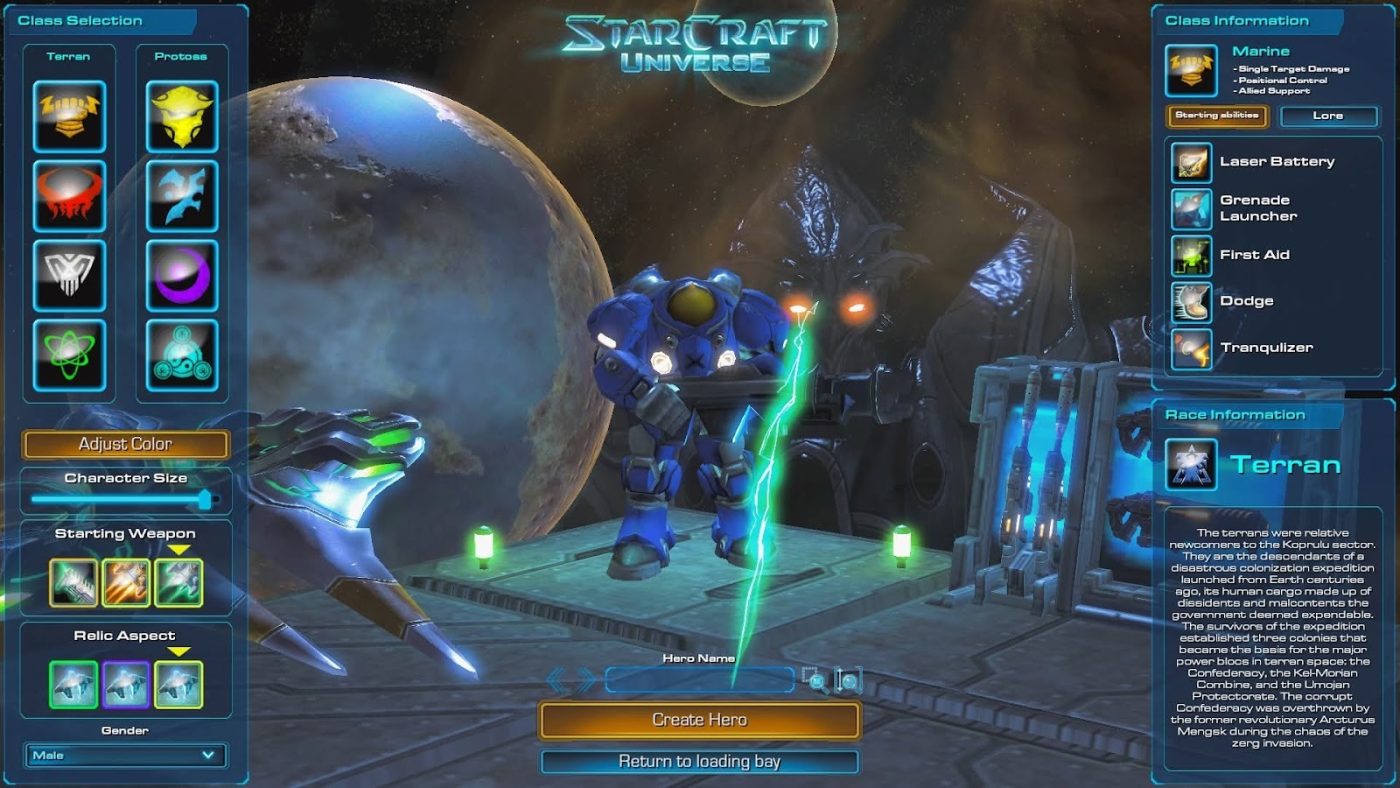Image resolution: width=1400 pixels, height=788 pixels.
Task: Click the Tranquilizer ability icon
Action: pyautogui.click(x=1192, y=347)
